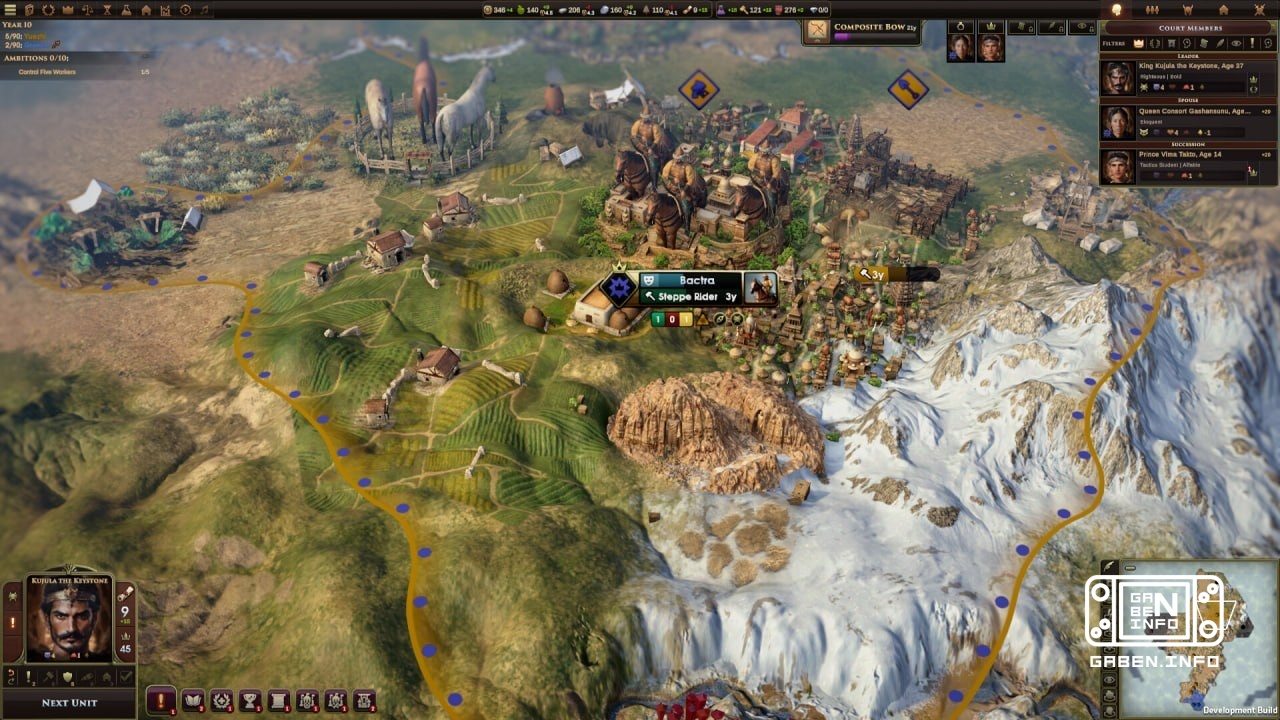
Task: Toggle the eye filter in the Court Members panel
Action: [1237, 43]
